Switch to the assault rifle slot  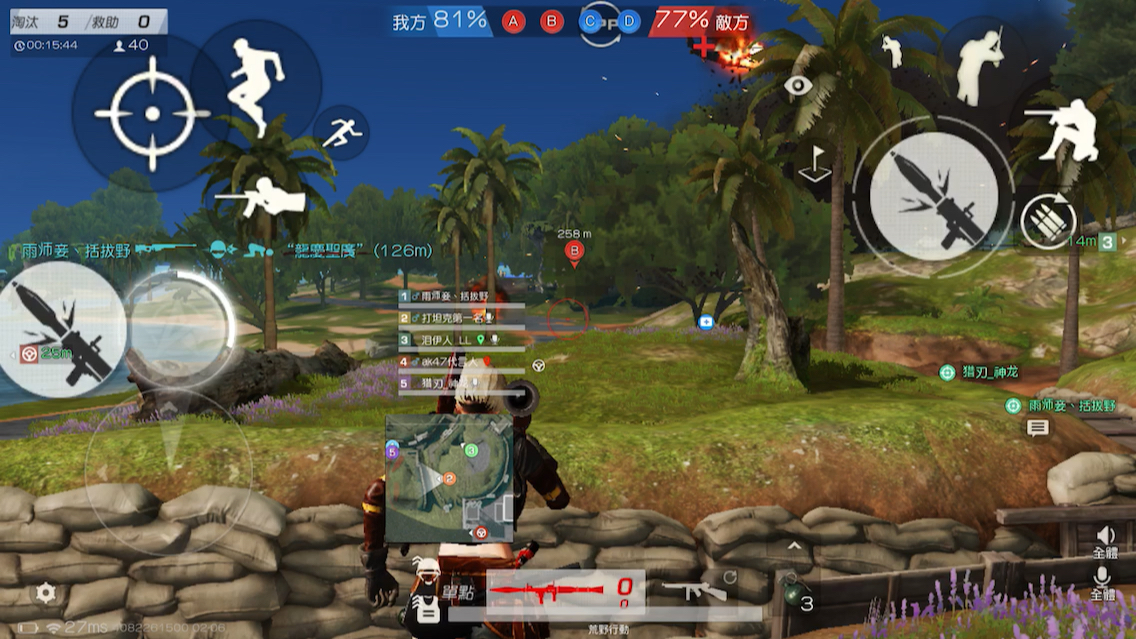694,590
